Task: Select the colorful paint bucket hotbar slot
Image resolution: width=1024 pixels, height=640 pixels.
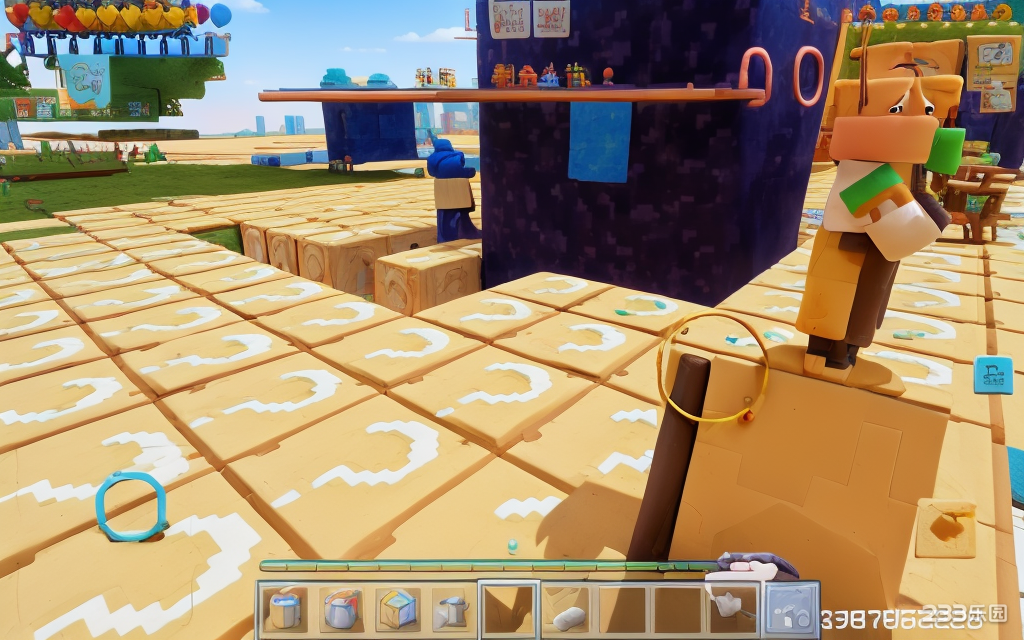Action: coord(341,609)
